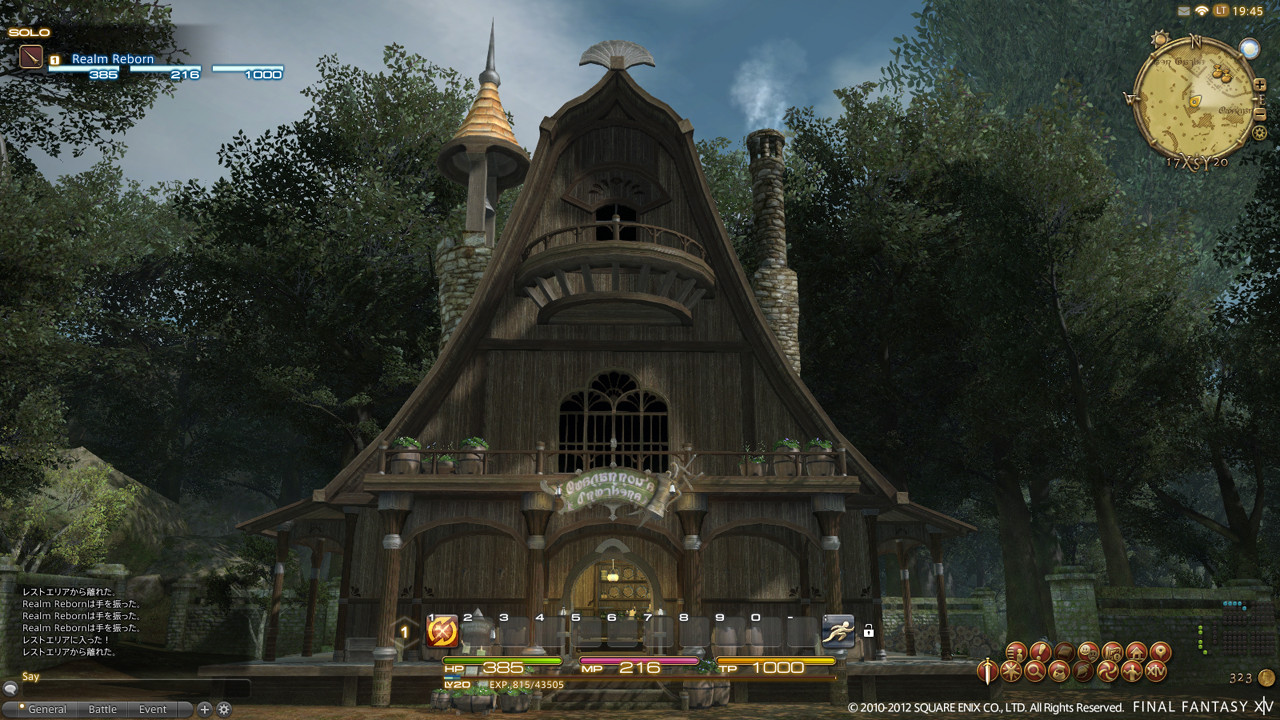The height and width of the screenshot is (720, 1280).
Task: Open the house icon menu button
Action: click(x=1136, y=652)
